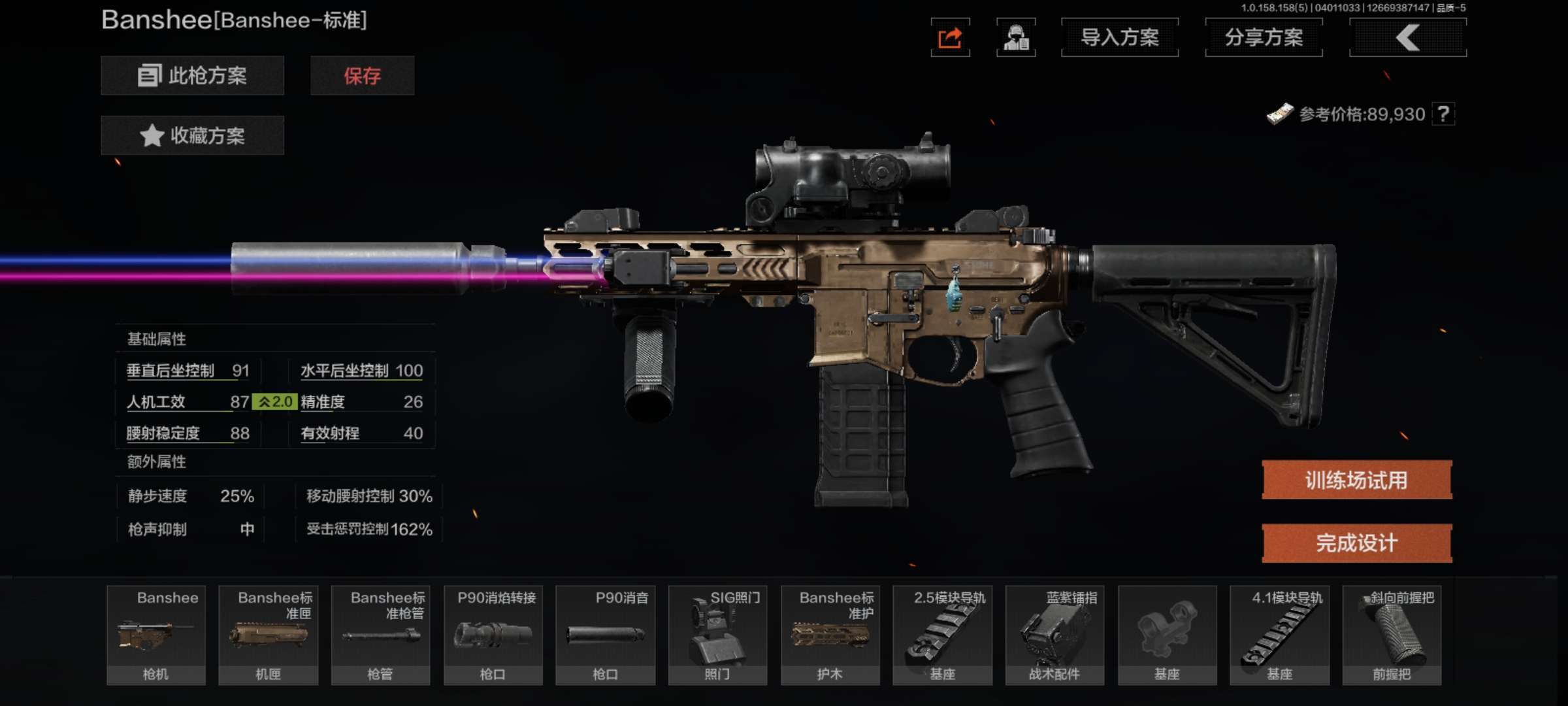The width and height of the screenshot is (1568, 706).
Task: Open the P90消焰转接 muzzle adapter slot
Action: (493, 635)
